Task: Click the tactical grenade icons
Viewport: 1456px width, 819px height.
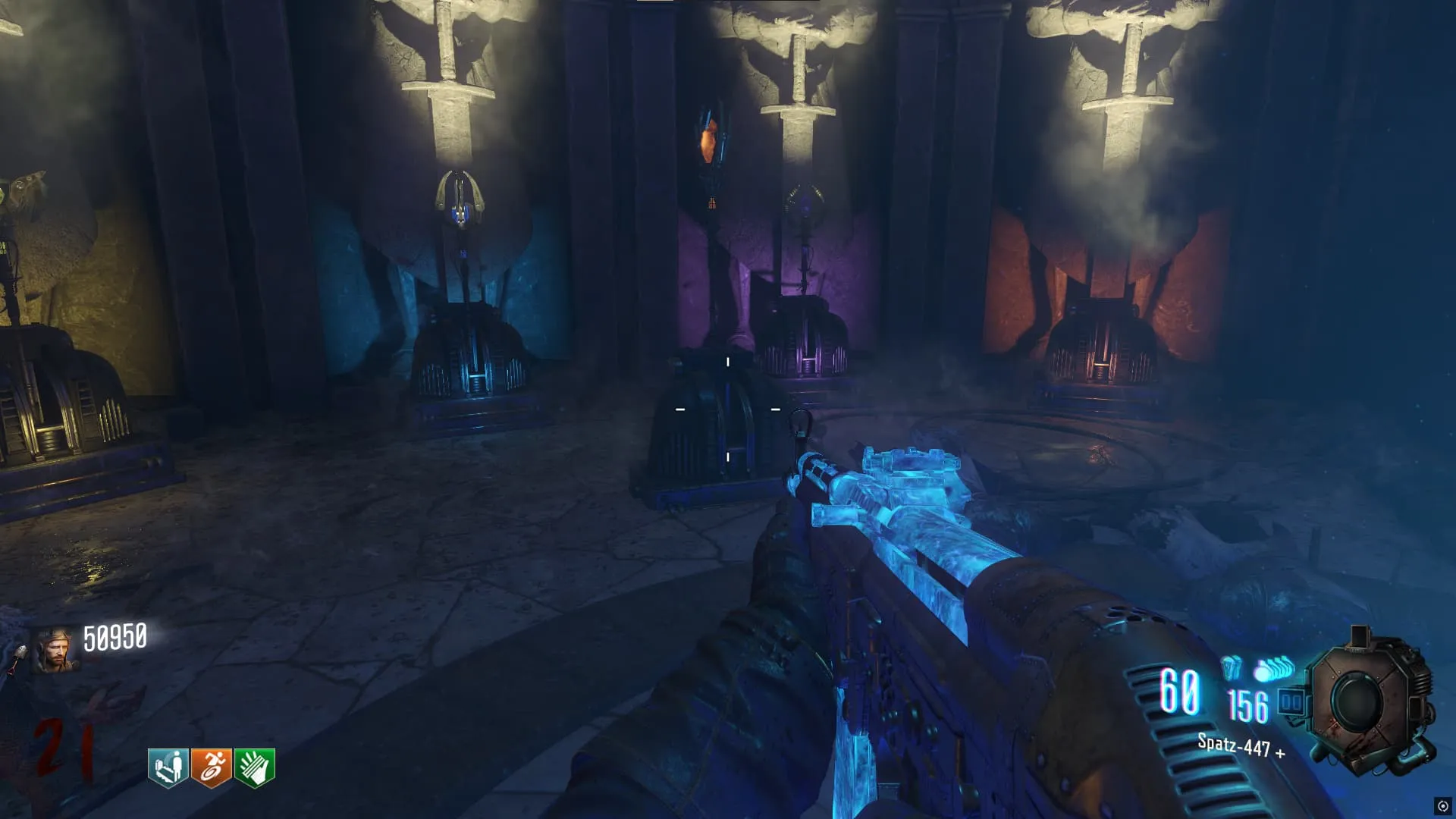Action: pos(1231,668)
